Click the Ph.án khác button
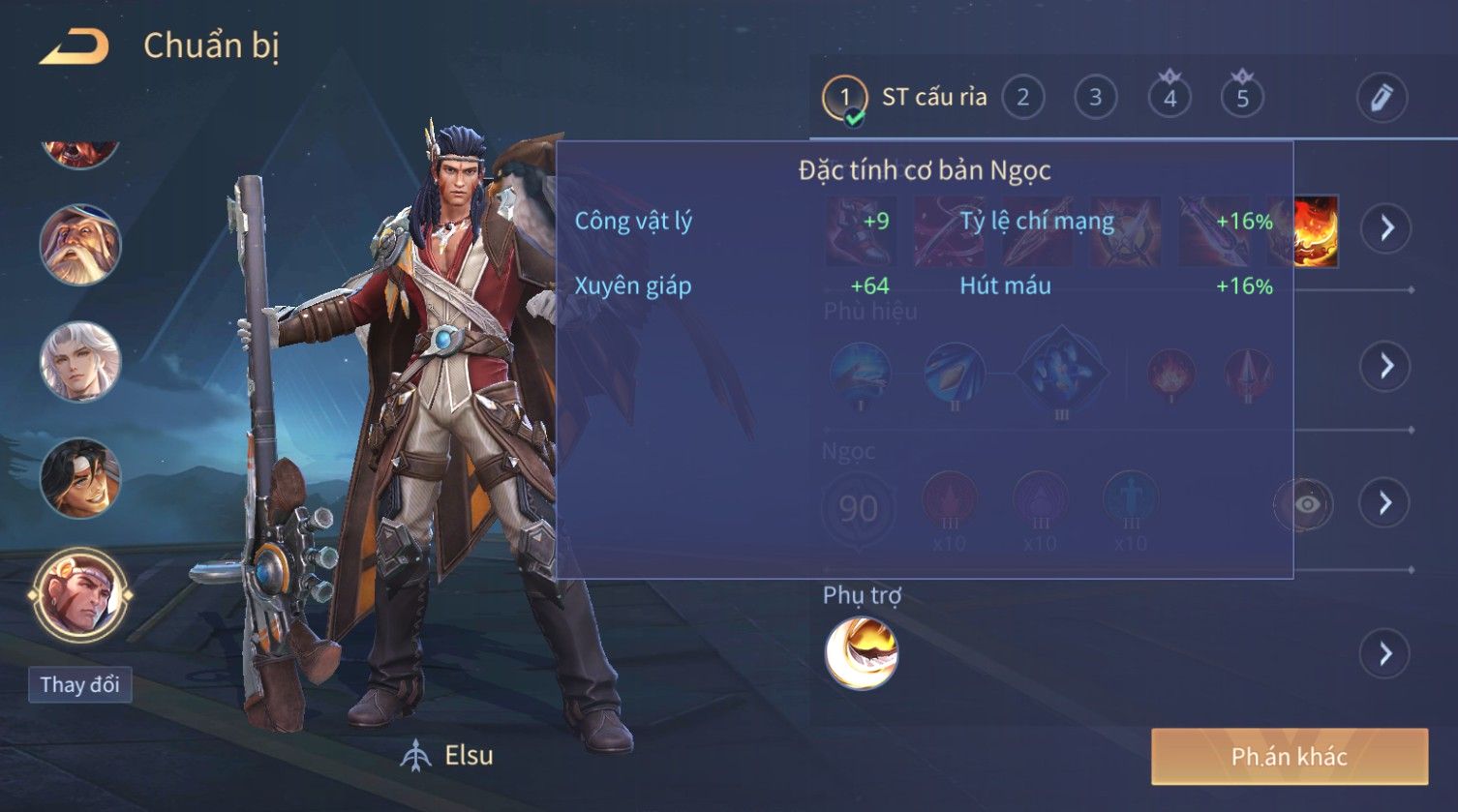Image resolution: width=1458 pixels, height=812 pixels. (x=1289, y=757)
